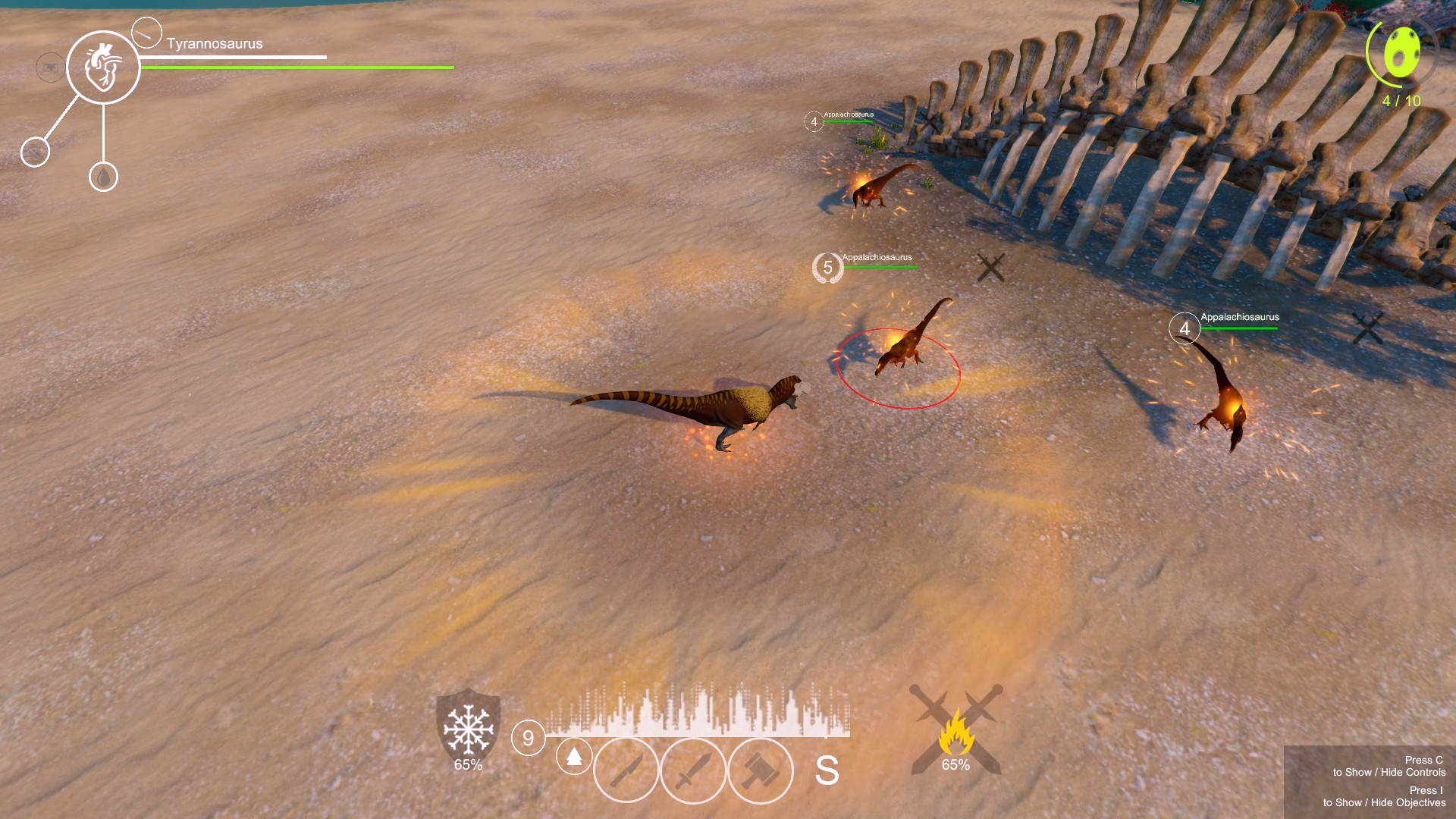
Task: Expand the Tyrannosaurus stat wheel
Action: tap(104, 68)
